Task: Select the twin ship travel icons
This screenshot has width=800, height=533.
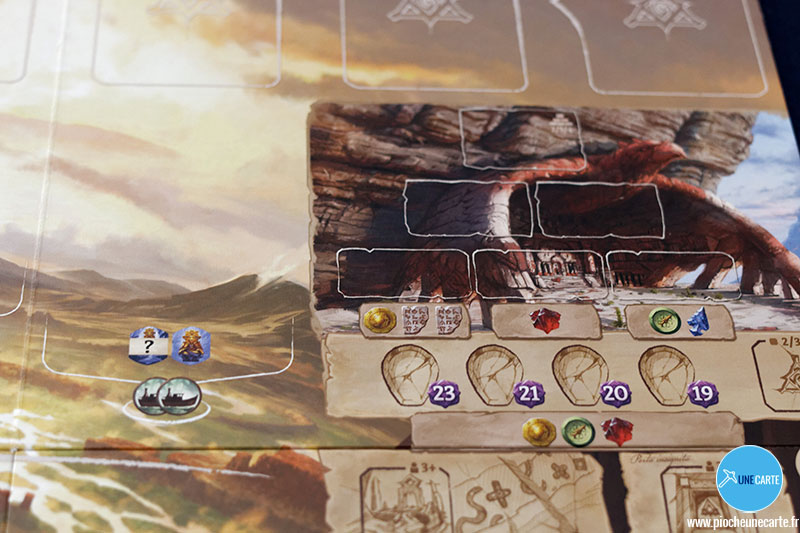Action: pyautogui.click(x=164, y=394)
